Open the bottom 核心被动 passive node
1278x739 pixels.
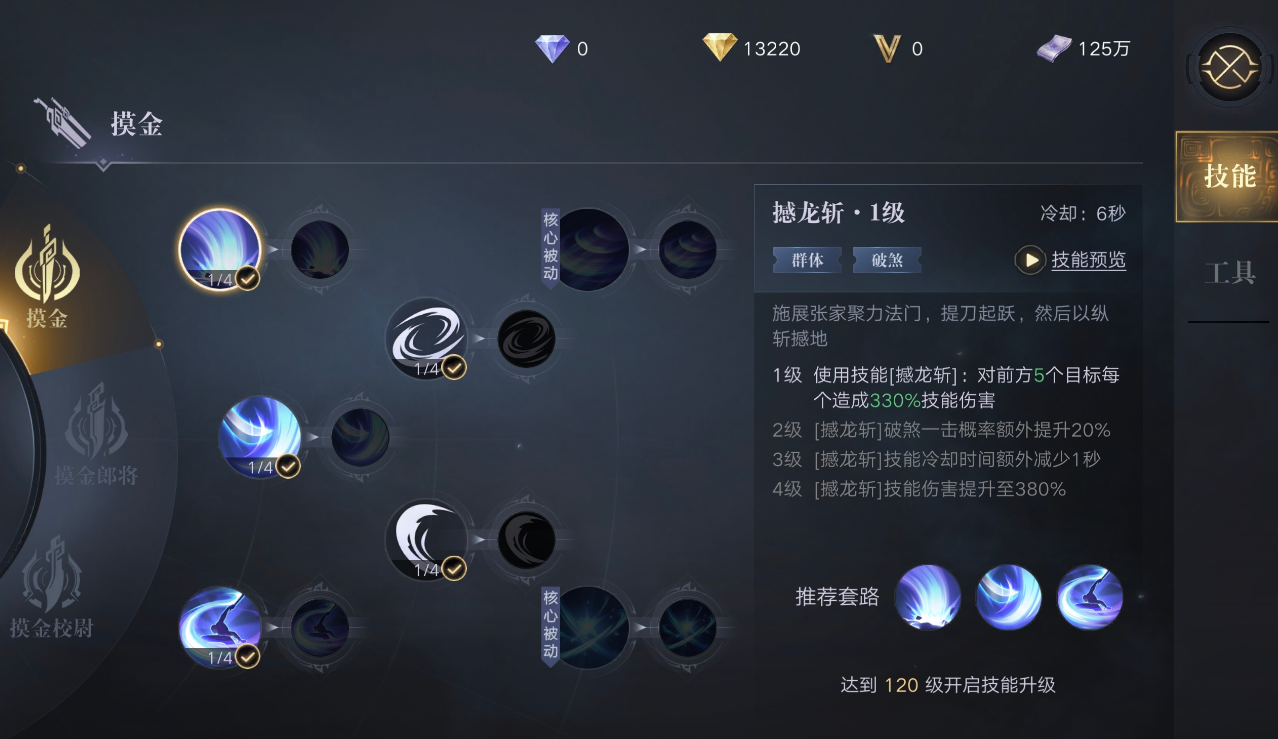[588, 627]
